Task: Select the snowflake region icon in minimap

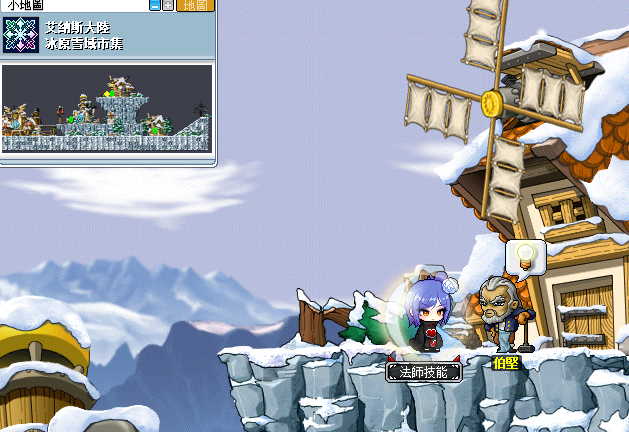Action: click(21, 35)
